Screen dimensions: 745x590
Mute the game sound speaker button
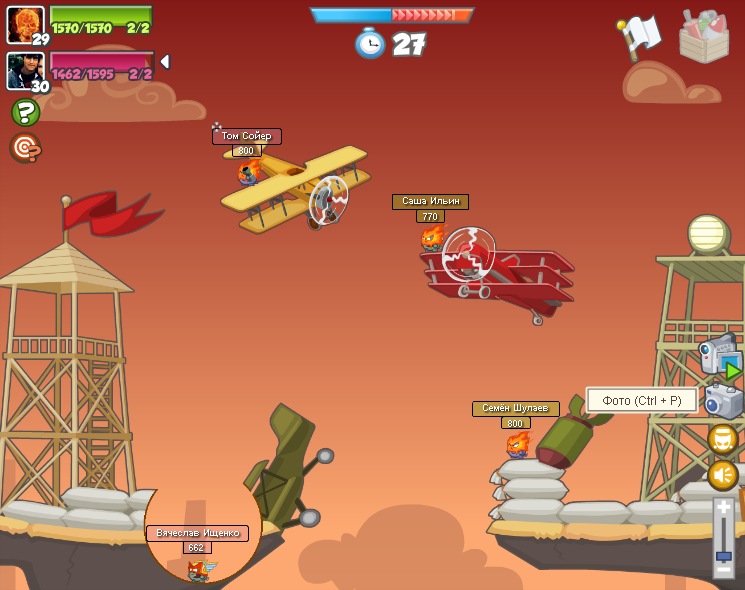[x=723, y=475]
